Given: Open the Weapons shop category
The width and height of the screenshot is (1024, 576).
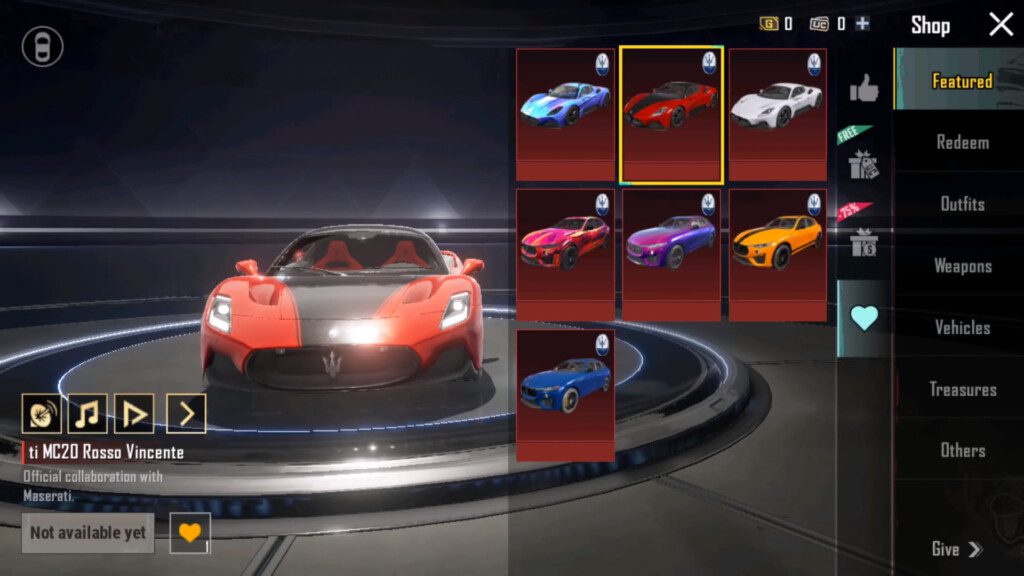Looking at the screenshot, I should click(961, 266).
